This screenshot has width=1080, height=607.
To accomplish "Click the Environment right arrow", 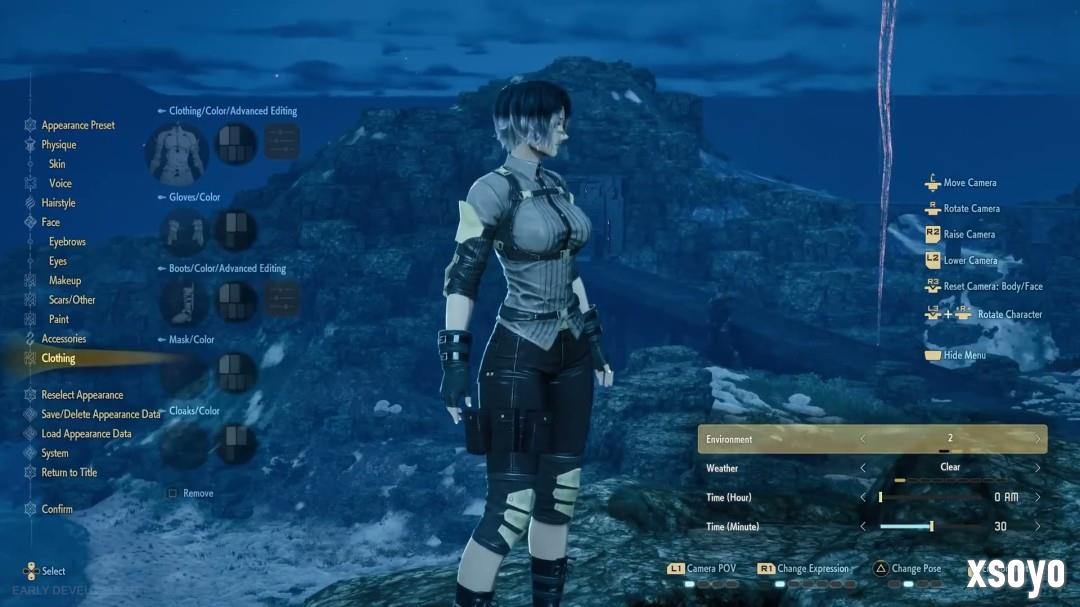I will coord(1037,439).
